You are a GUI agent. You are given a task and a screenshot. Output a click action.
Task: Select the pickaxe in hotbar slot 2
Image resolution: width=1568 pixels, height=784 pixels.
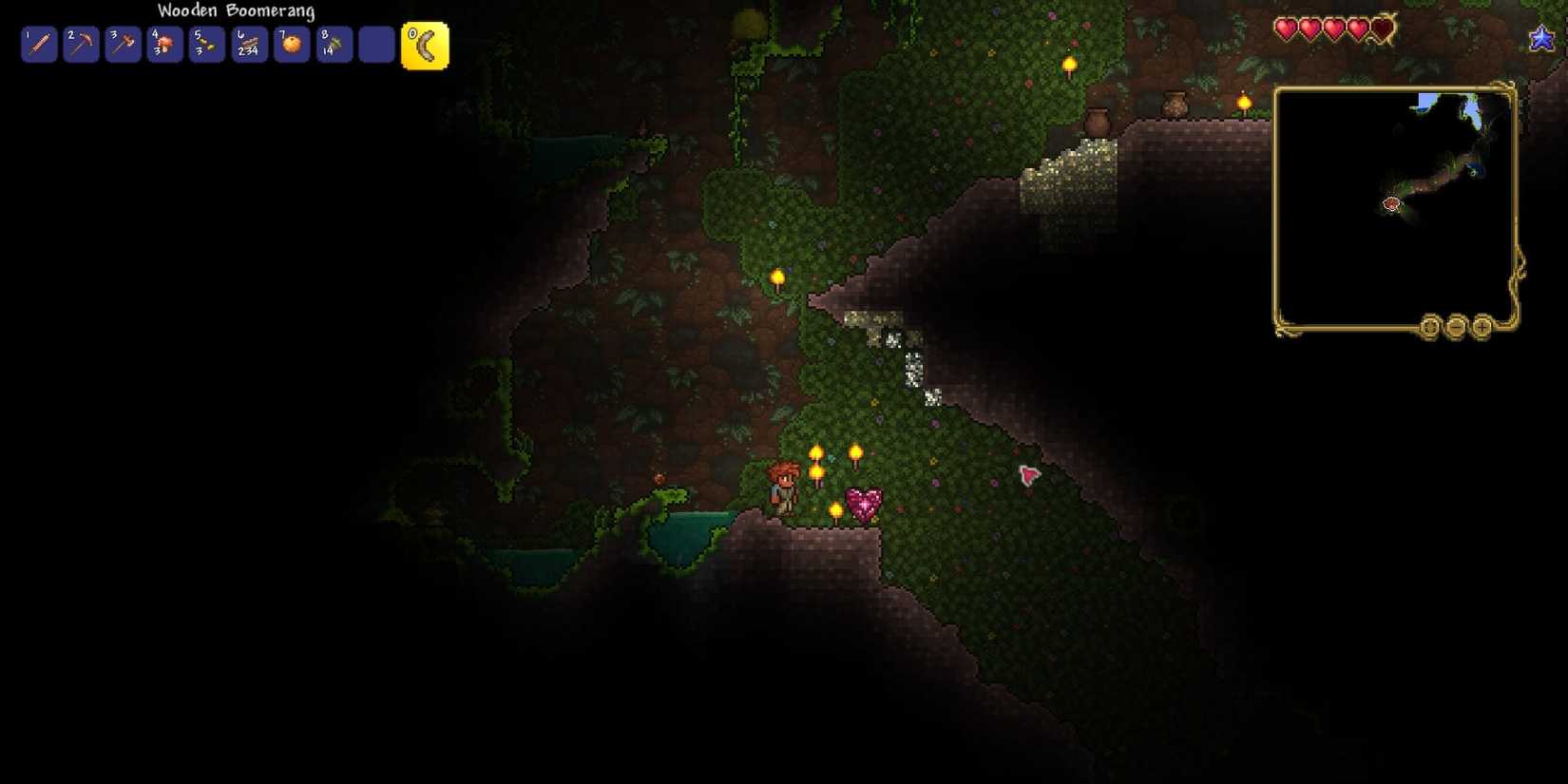pyautogui.click(x=80, y=45)
